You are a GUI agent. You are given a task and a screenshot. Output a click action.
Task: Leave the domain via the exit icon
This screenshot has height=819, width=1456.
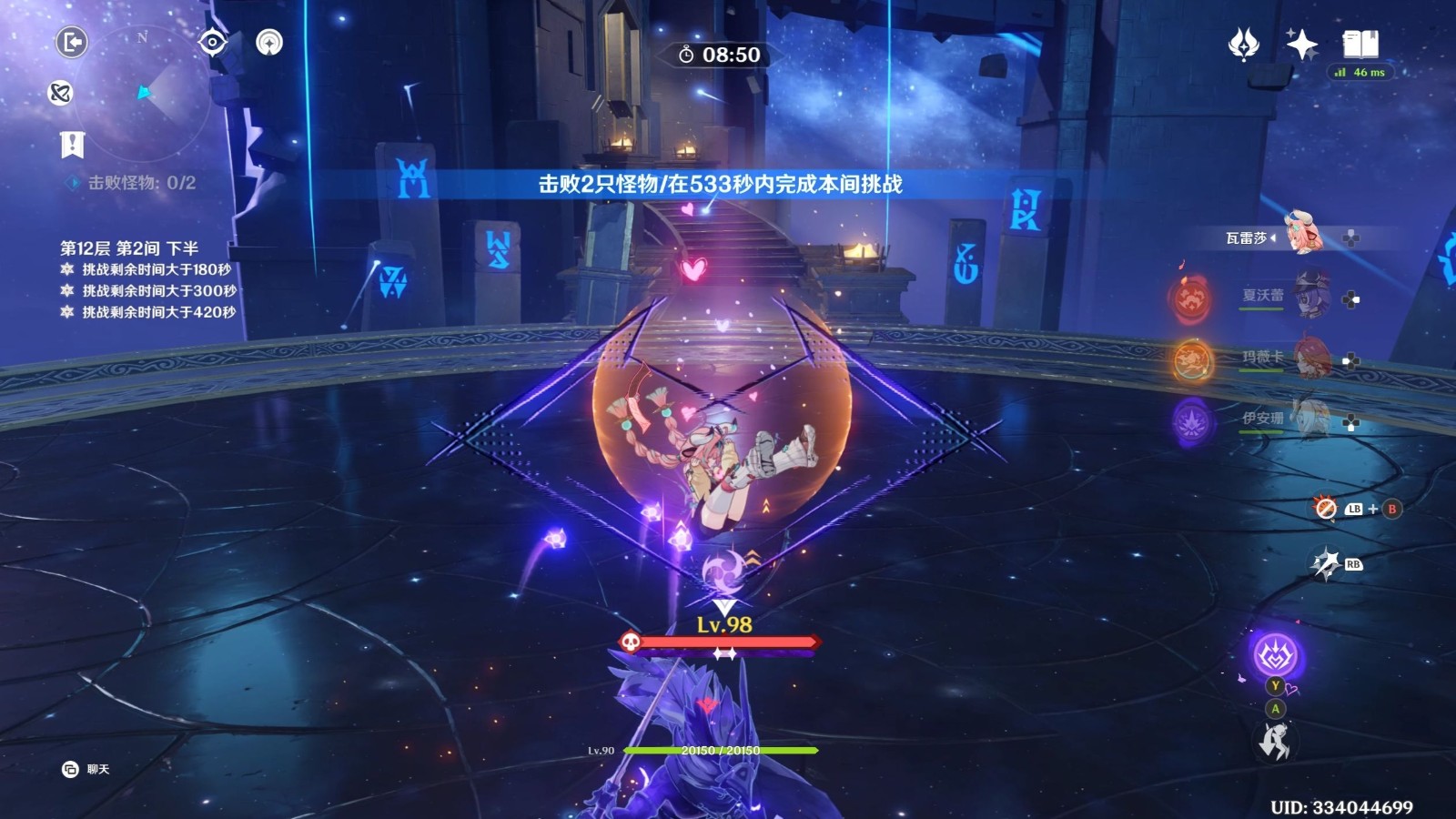72,42
